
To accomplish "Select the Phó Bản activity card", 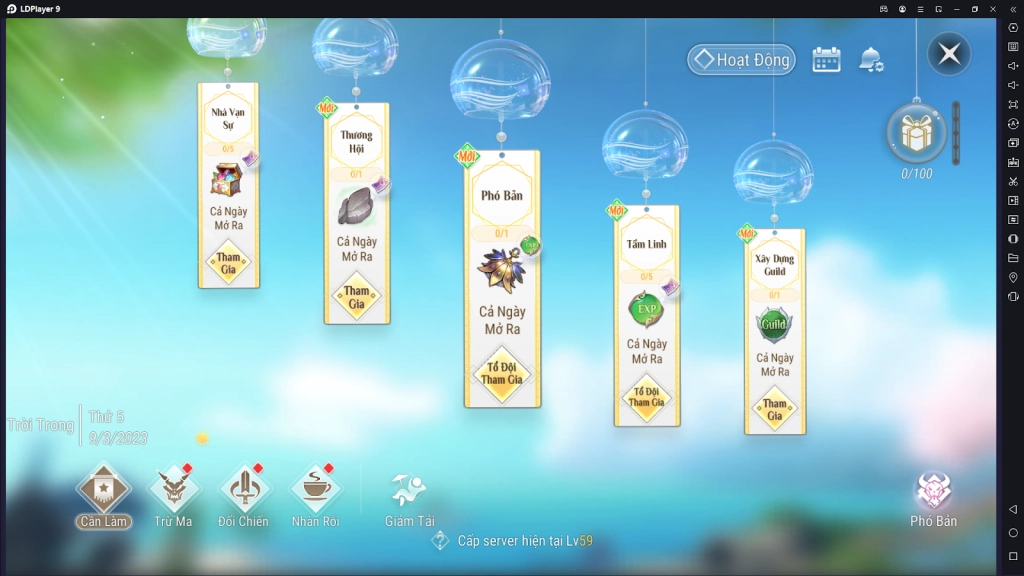I will tap(502, 196).
